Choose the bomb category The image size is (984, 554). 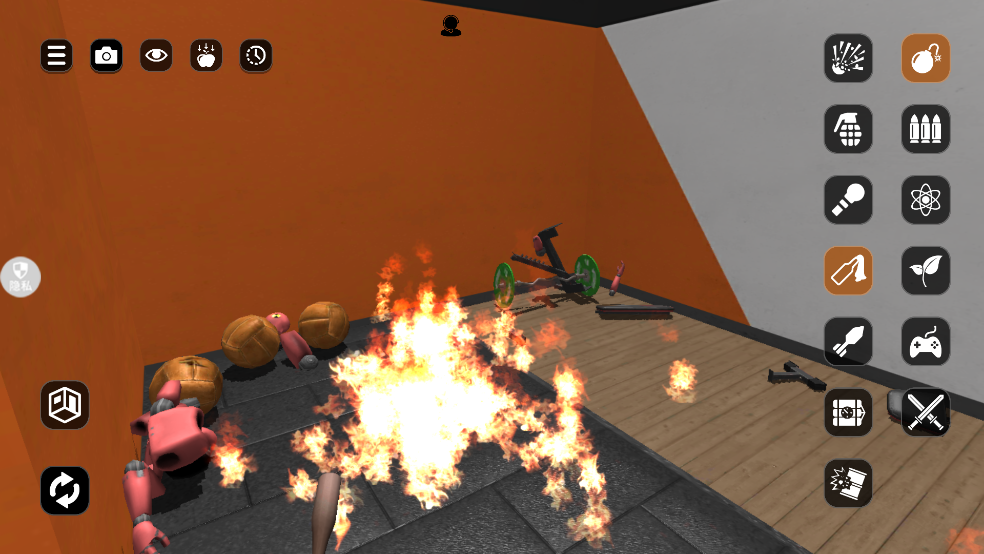[x=925, y=58]
